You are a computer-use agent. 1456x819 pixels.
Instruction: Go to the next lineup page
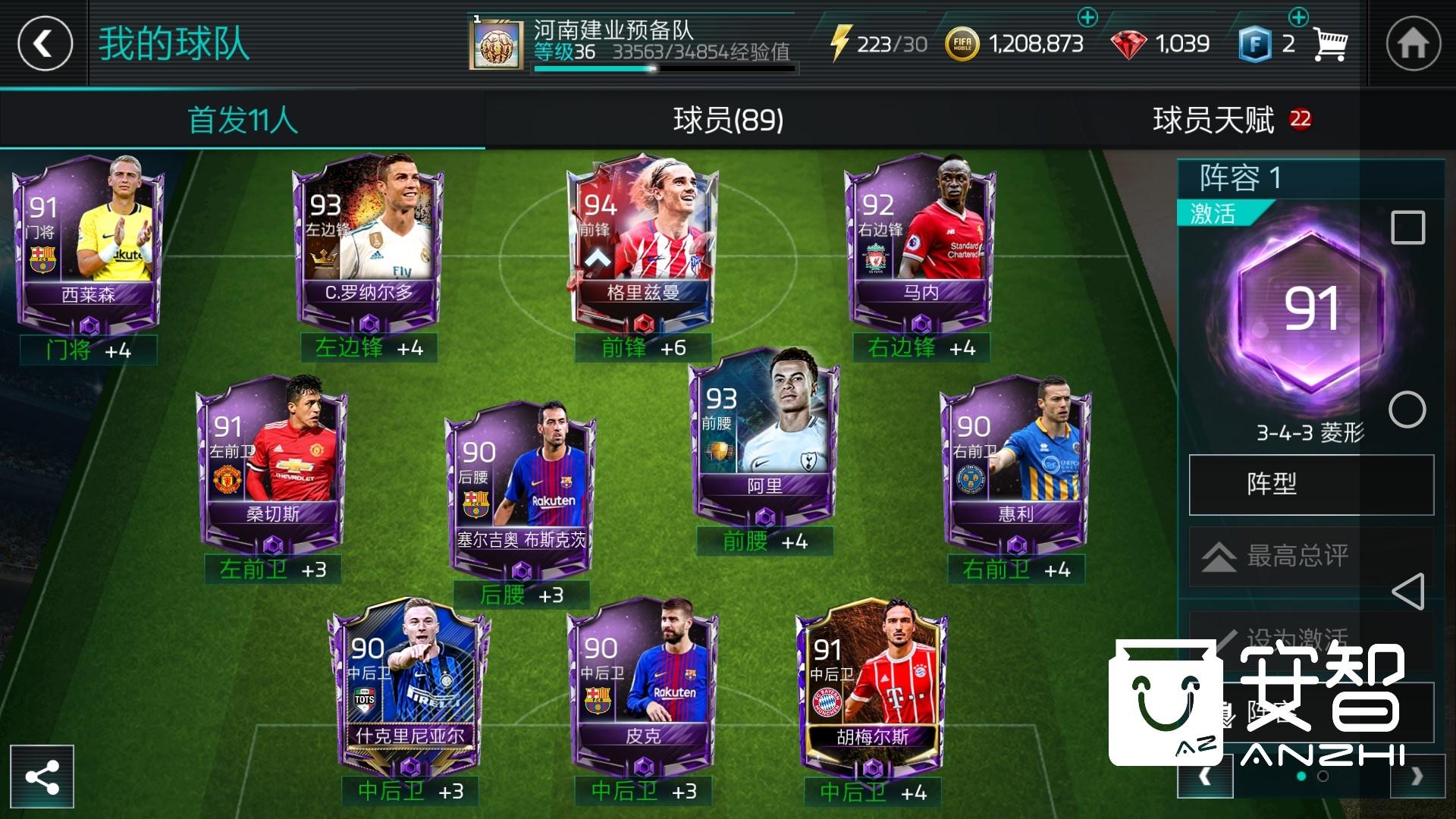[1416, 777]
